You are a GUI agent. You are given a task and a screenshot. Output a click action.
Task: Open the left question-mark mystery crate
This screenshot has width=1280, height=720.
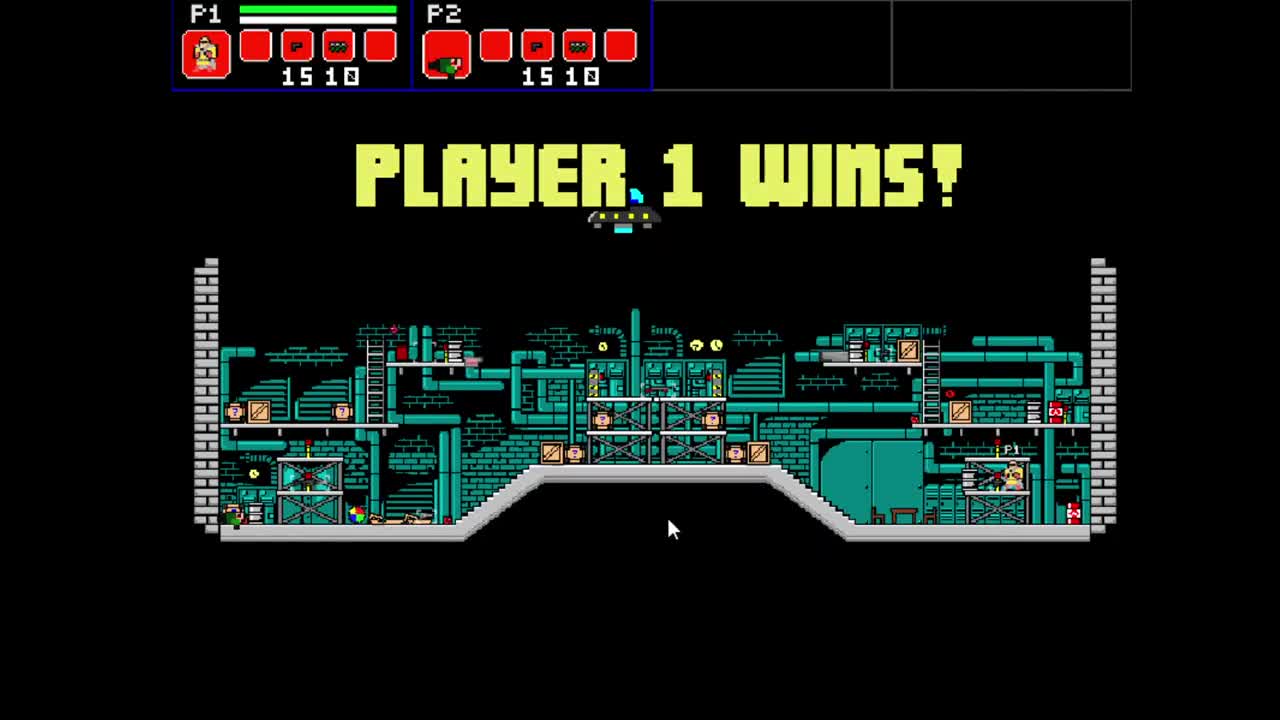235,412
